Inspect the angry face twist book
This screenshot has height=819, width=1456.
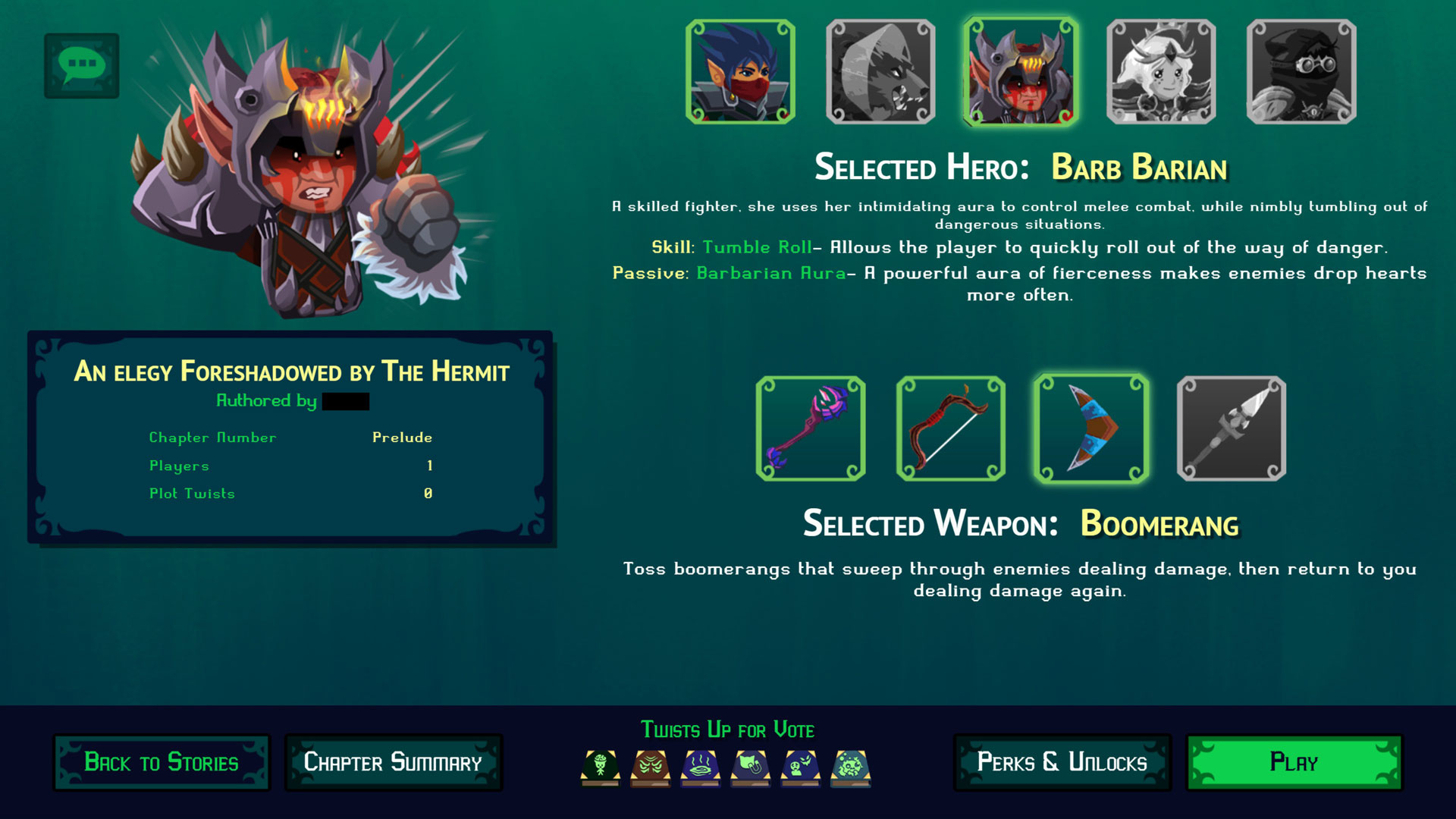point(651,767)
